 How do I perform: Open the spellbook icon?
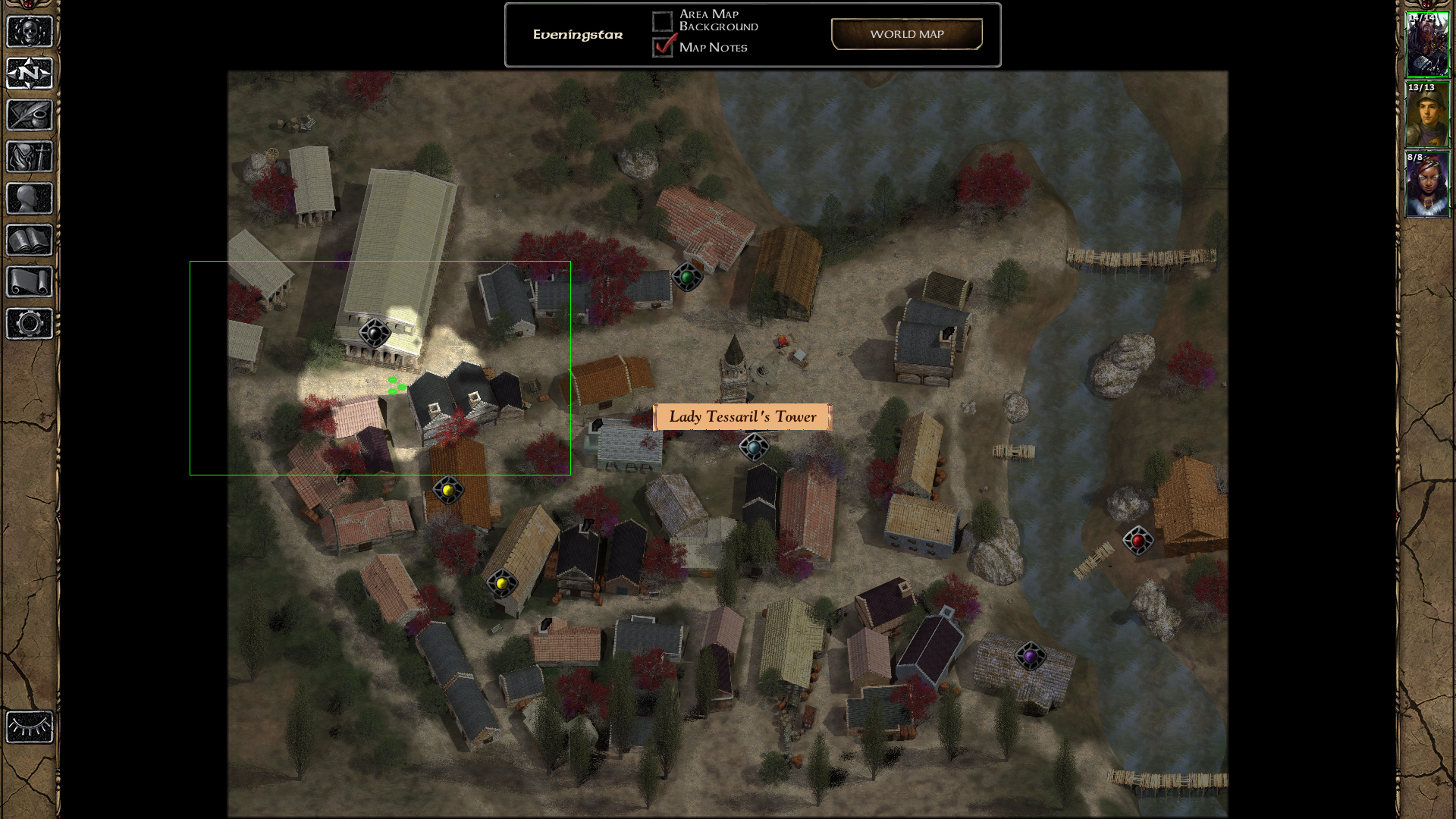30,240
